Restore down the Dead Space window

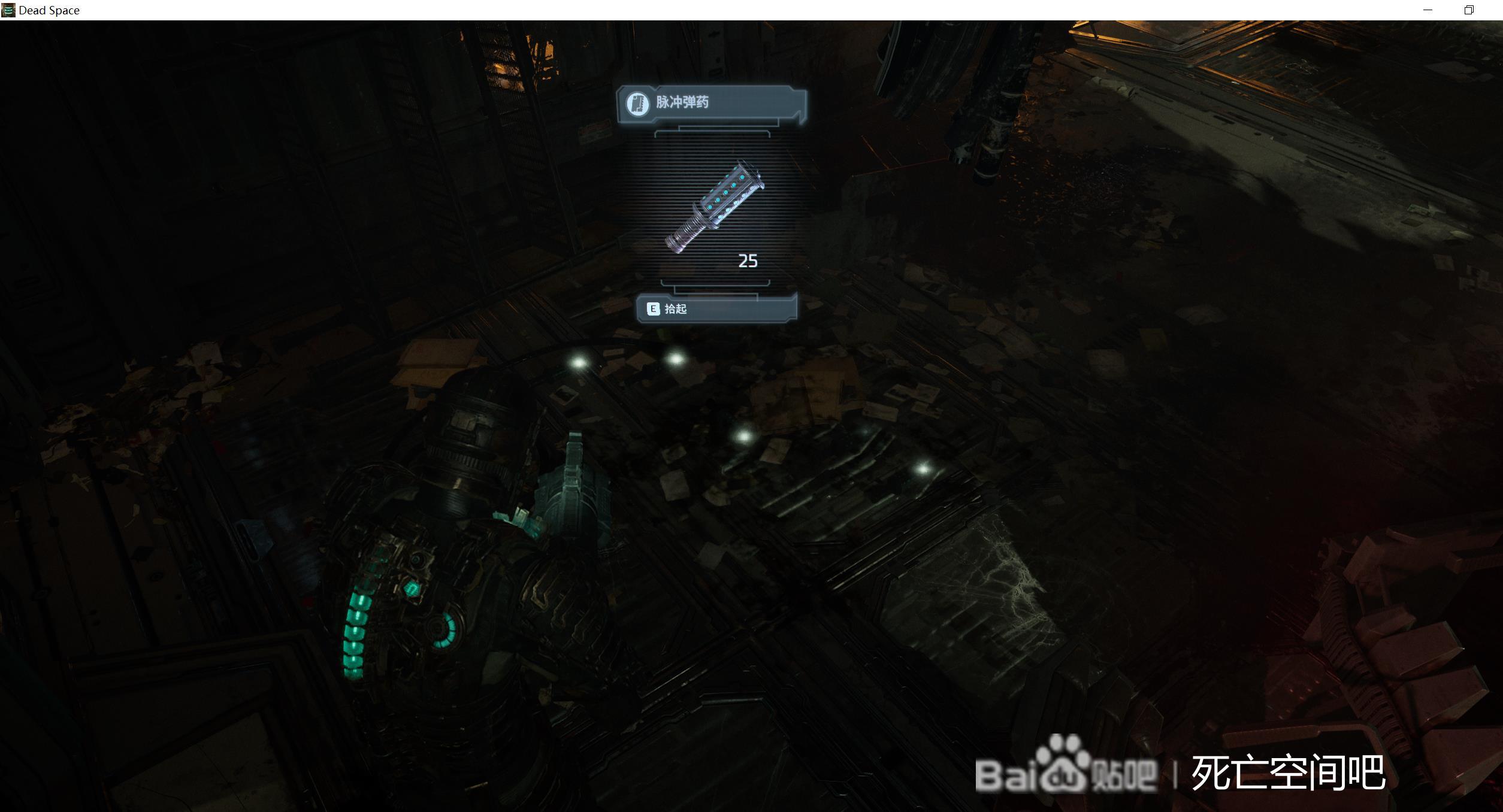[1469, 10]
